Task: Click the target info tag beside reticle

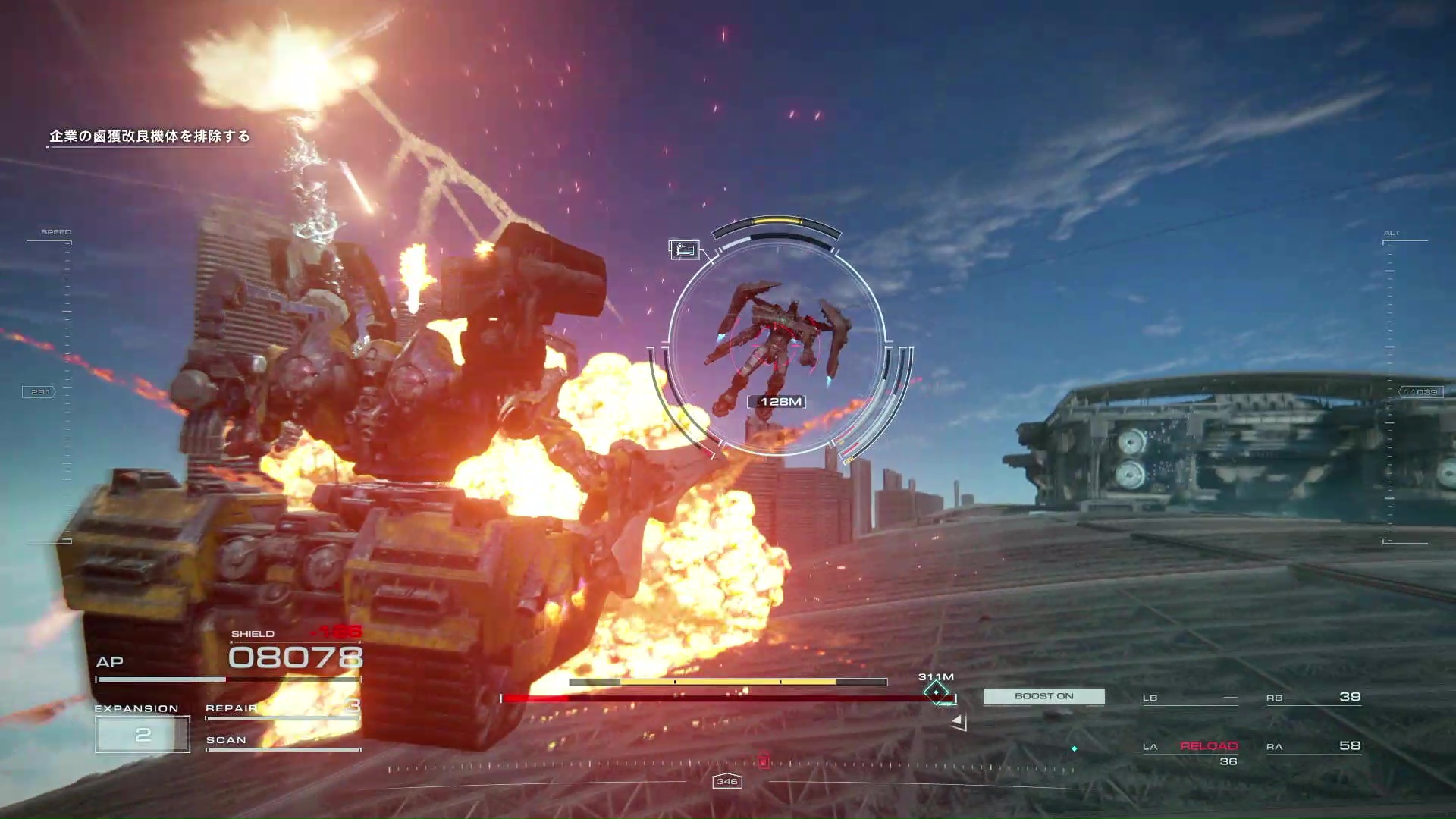Action: coord(684,249)
